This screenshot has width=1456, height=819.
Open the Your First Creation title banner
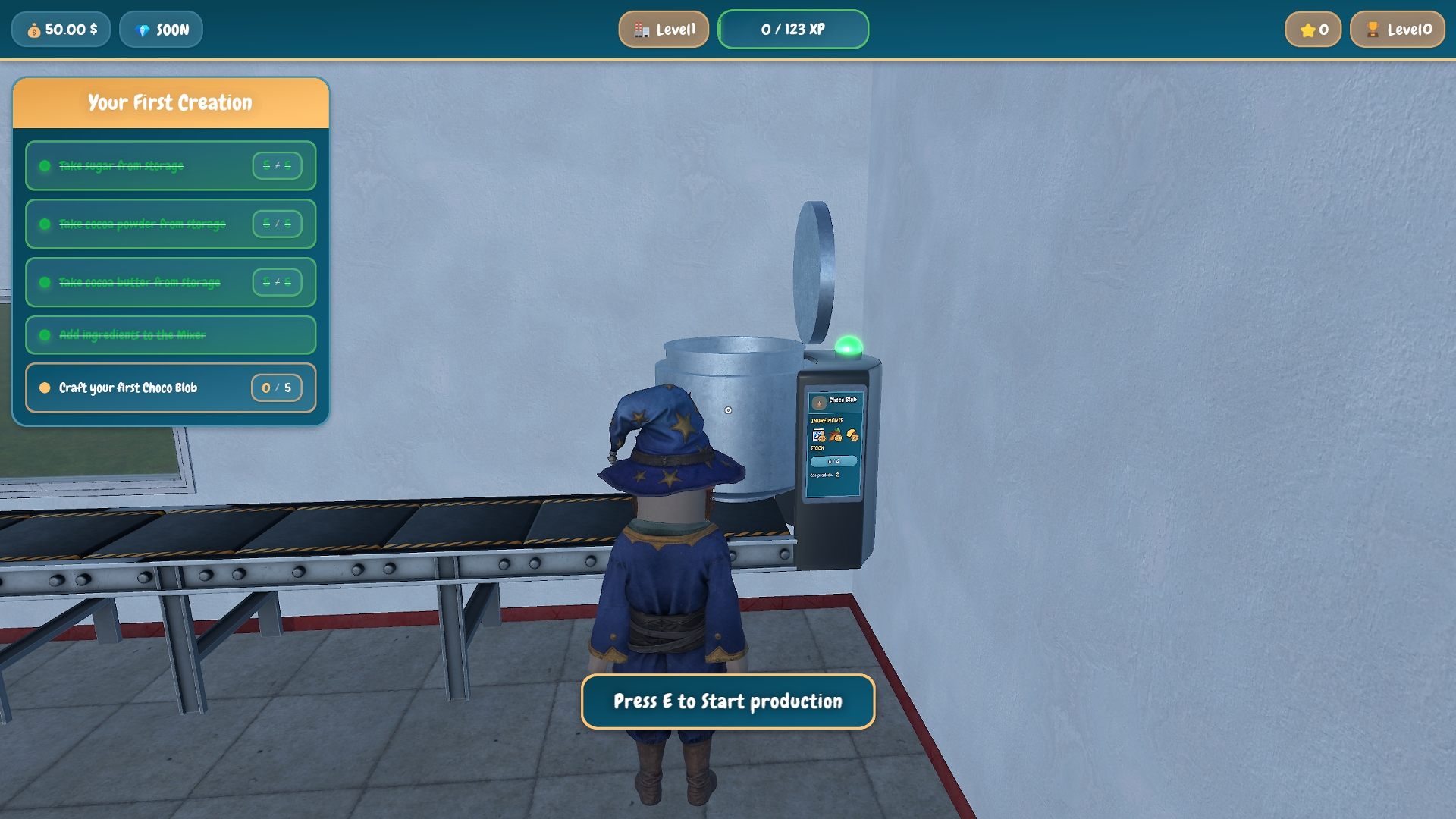(170, 102)
